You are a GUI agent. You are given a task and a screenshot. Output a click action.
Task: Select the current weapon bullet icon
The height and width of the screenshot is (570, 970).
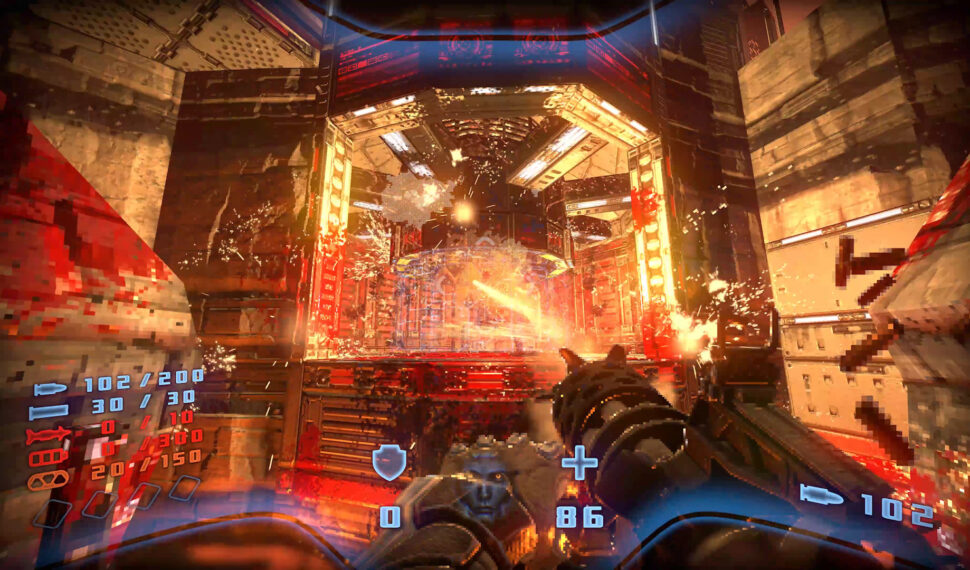point(822,494)
